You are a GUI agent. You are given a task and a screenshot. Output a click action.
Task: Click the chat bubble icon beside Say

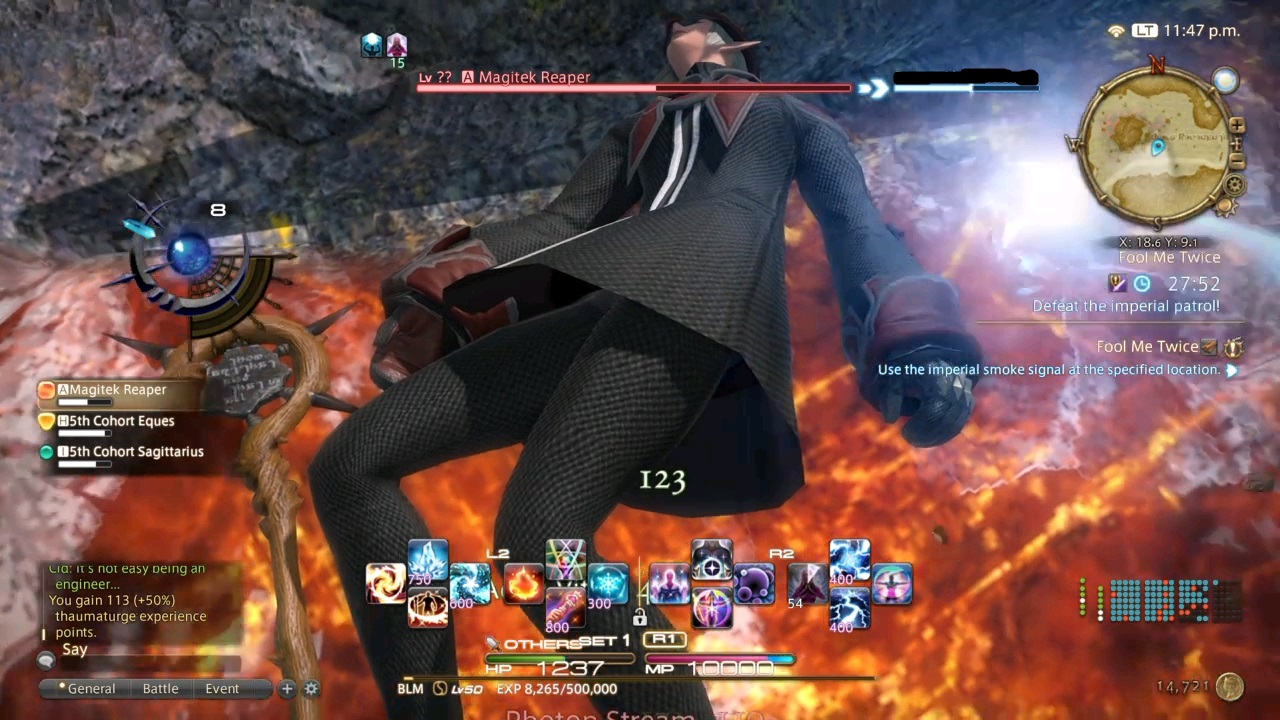coord(45,659)
